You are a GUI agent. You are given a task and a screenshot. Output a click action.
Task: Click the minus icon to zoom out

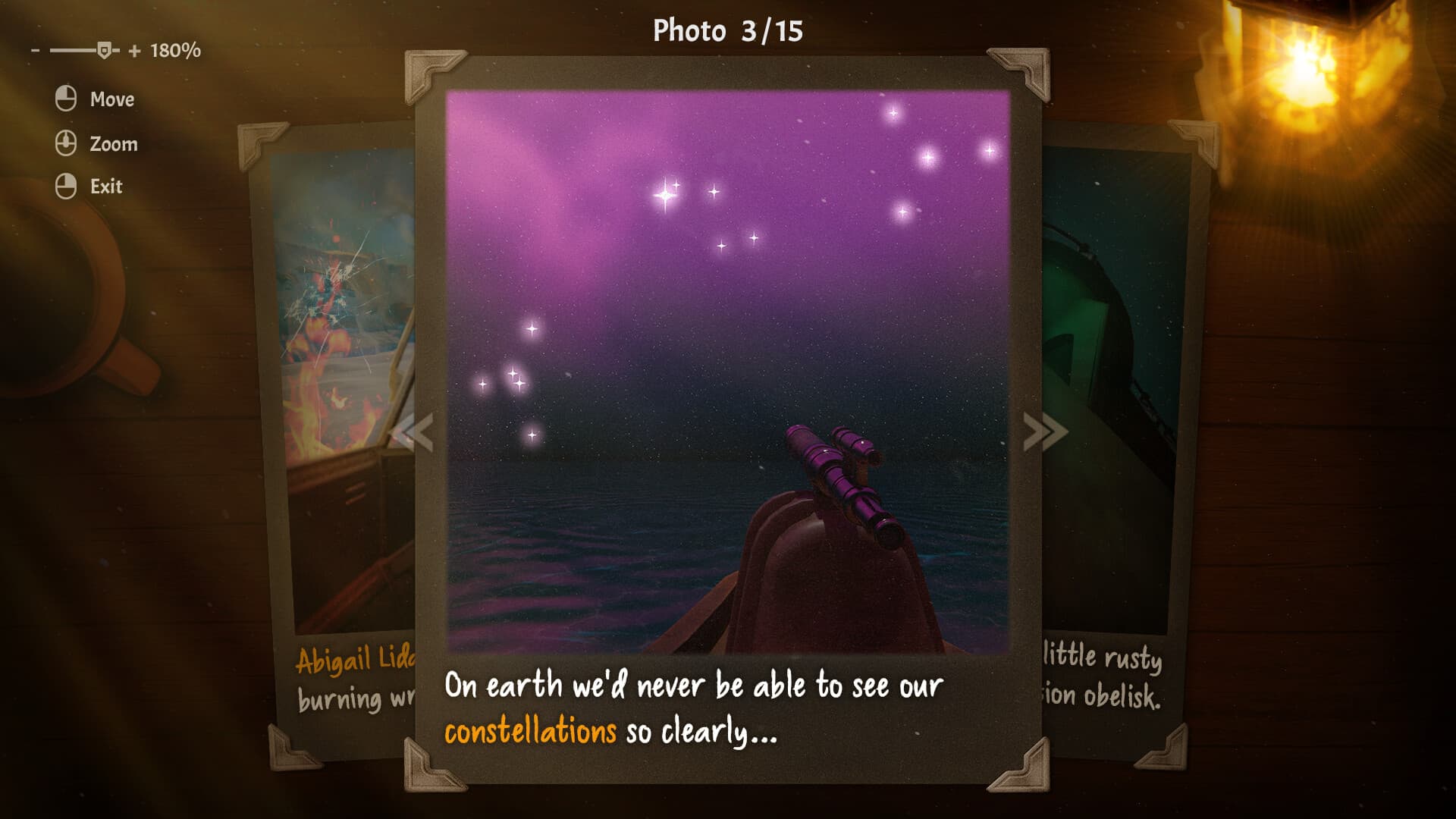pyautogui.click(x=34, y=52)
